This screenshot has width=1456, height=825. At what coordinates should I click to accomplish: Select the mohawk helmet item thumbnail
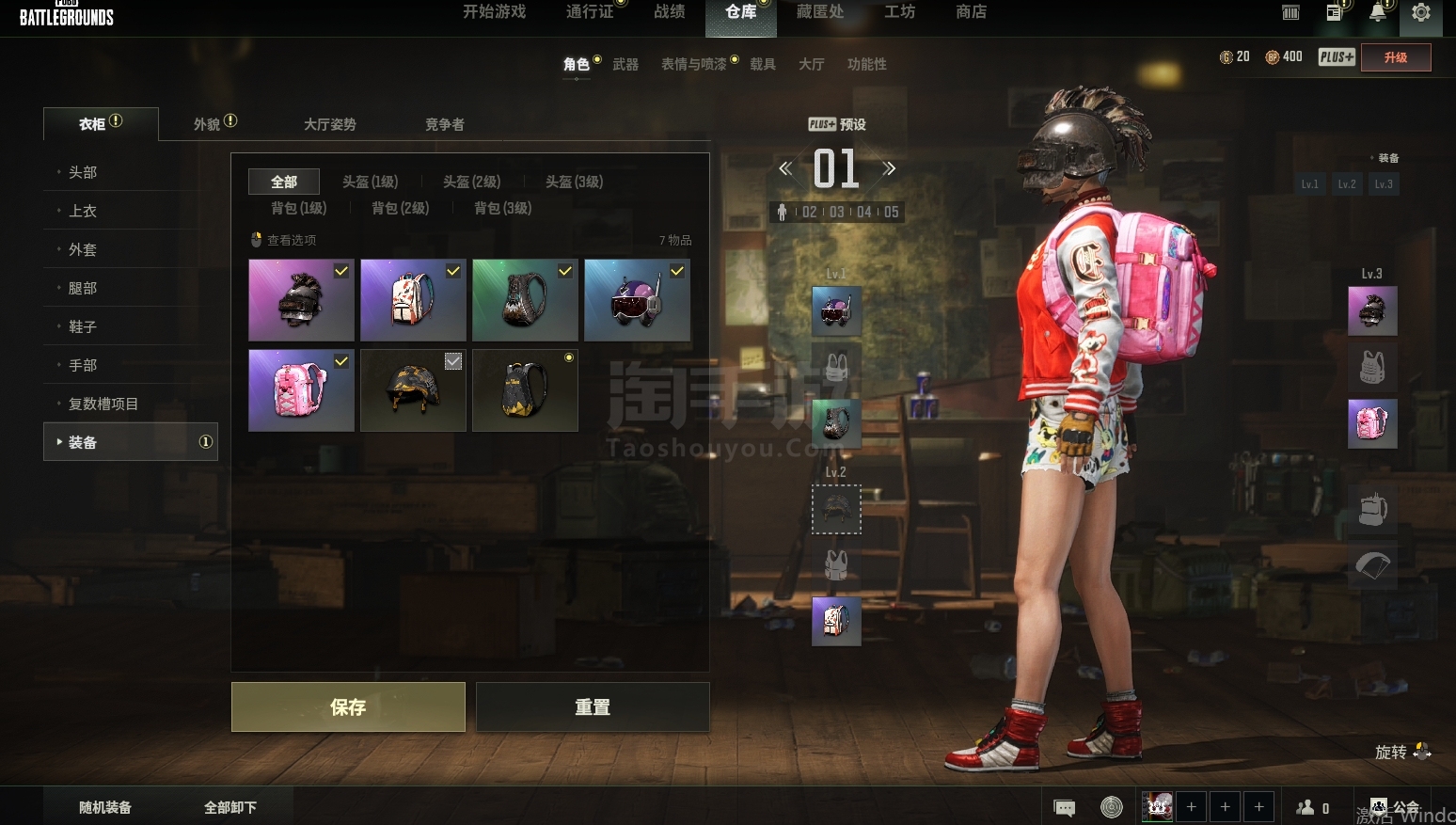point(301,300)
